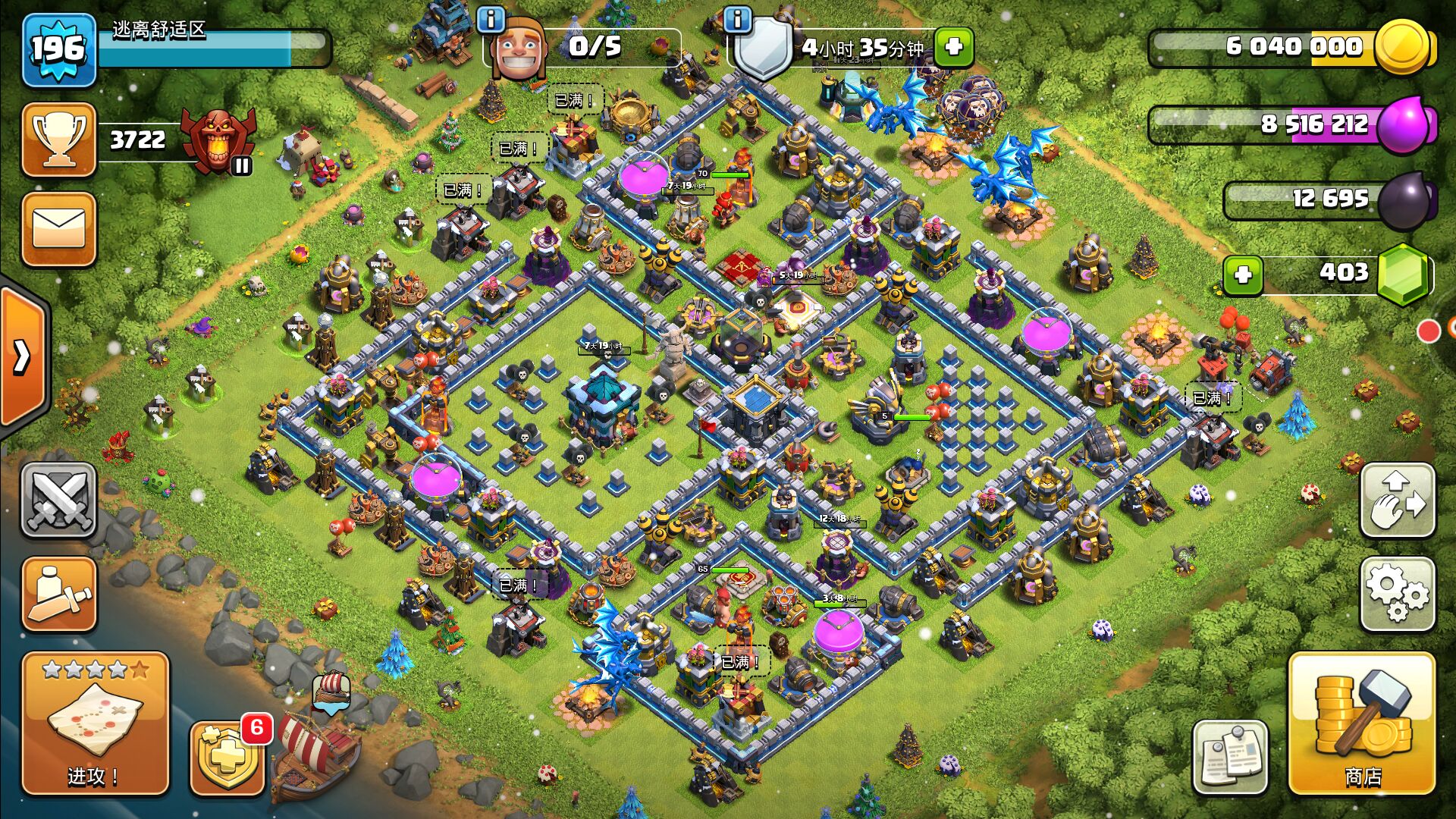Enter village layout edit mode
Screen dimensions: 1456x819
point(1398,500)
